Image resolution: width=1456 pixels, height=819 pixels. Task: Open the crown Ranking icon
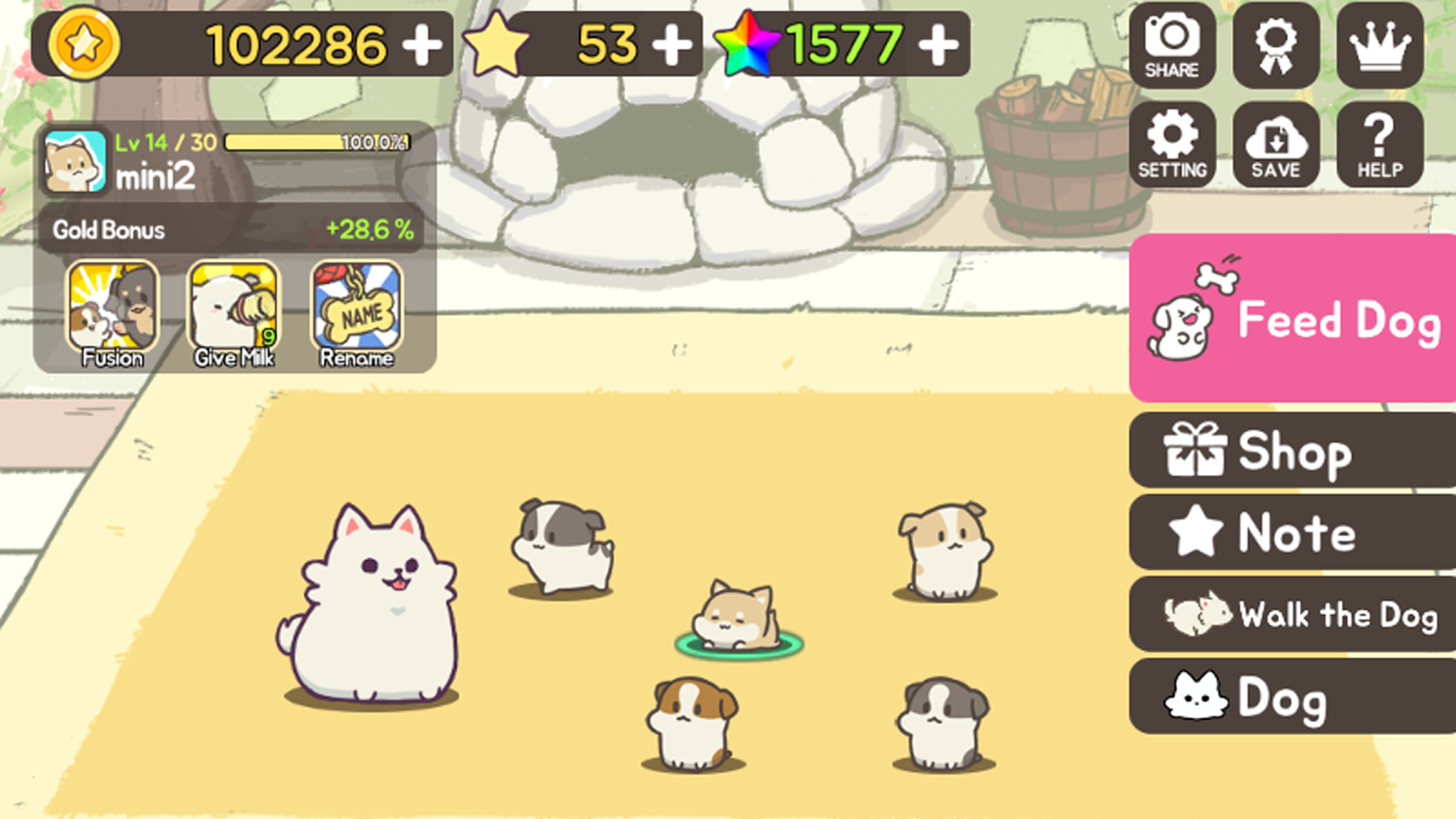[x=1378, y=44]
